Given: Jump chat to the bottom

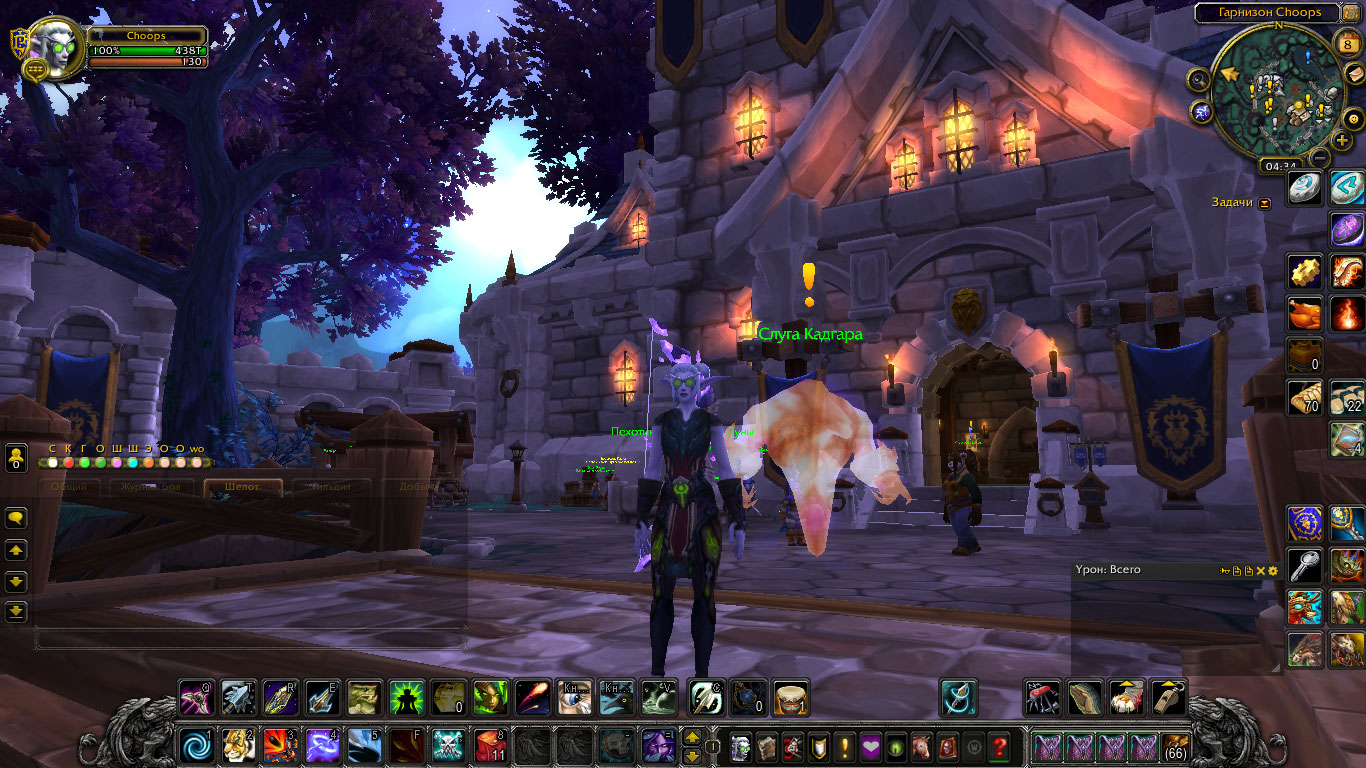Looking at the screenshot, I should [x=16, y=610].
